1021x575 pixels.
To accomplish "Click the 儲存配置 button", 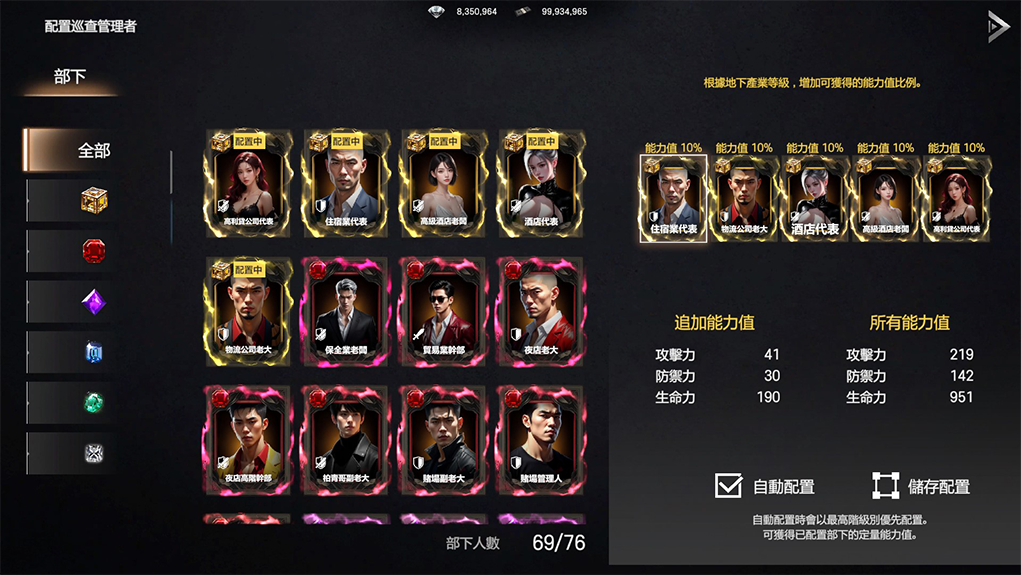I will tap(886, 486).
